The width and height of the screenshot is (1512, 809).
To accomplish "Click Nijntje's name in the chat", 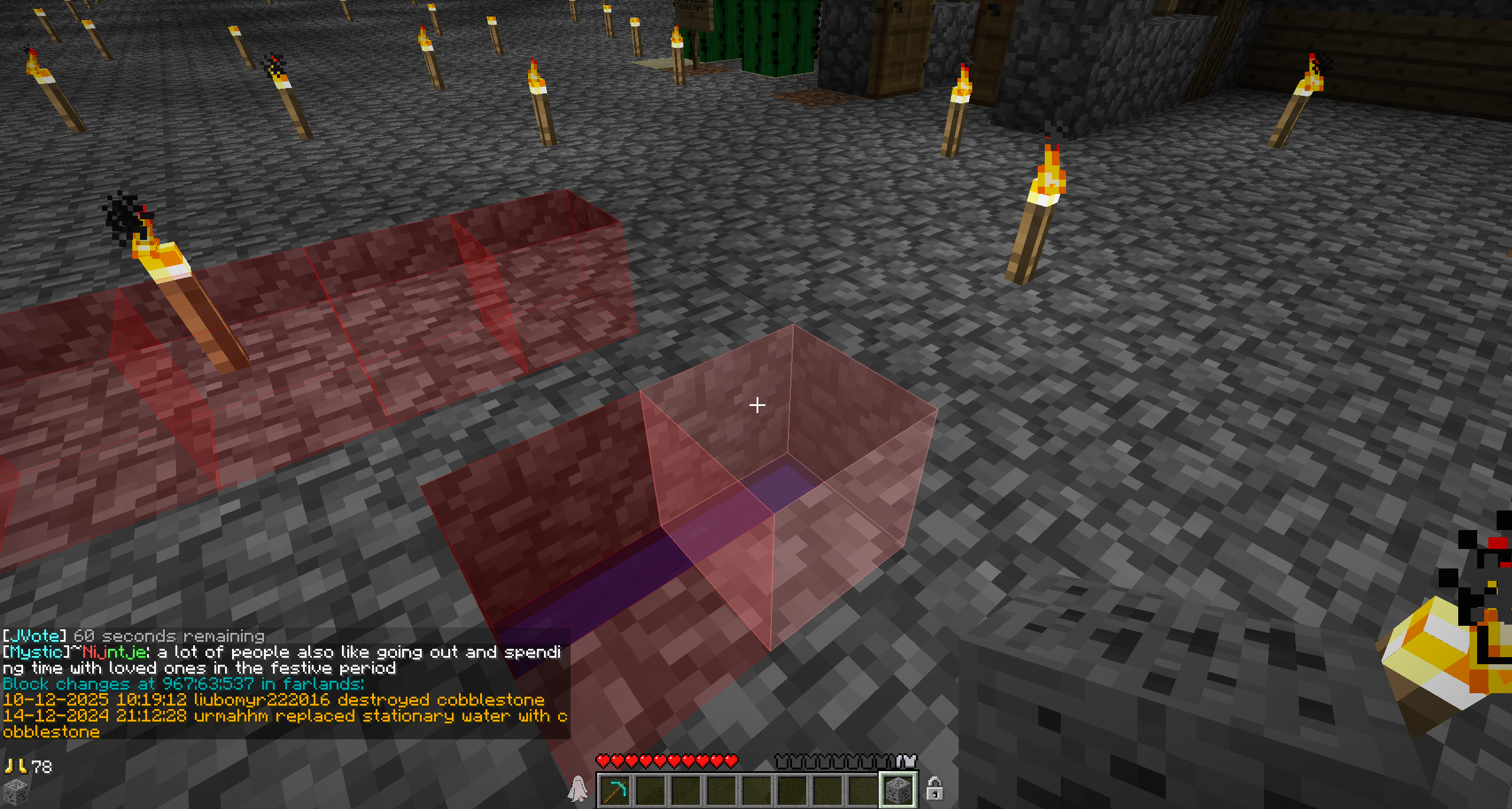I will [x=115, y=652].
